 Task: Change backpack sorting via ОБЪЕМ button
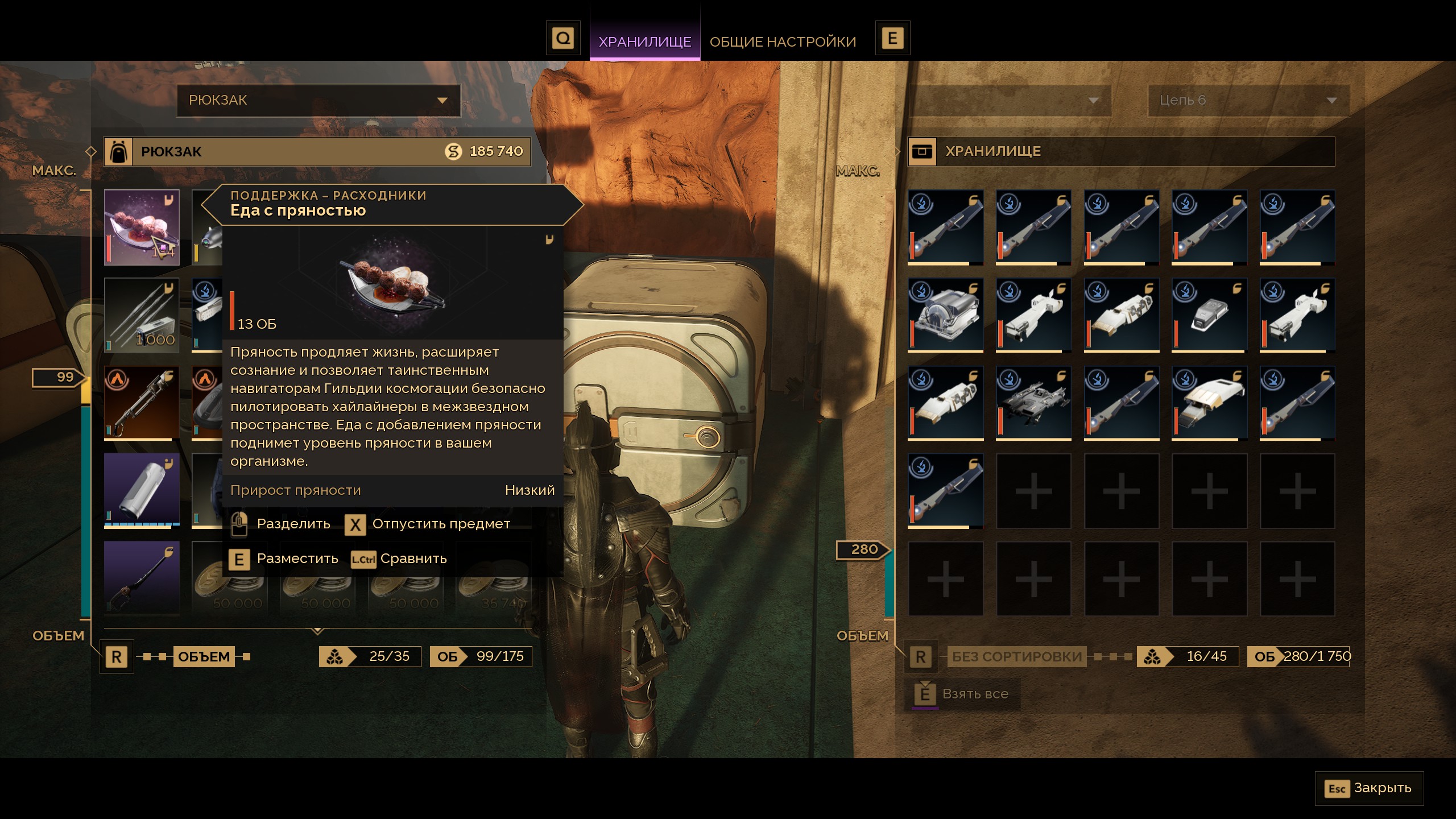tap(204, 656)
